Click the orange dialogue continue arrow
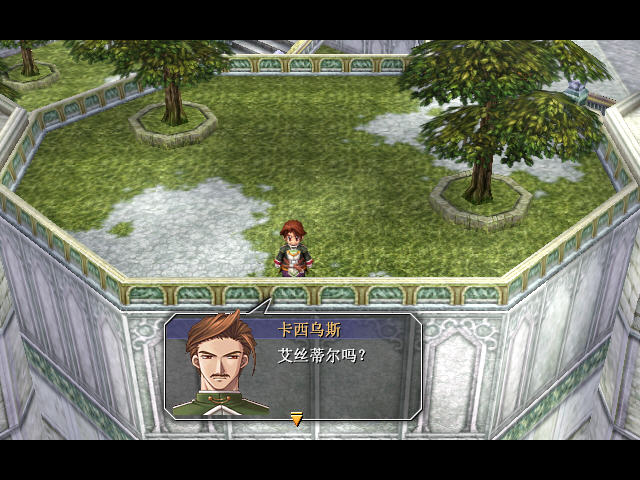The height and width of the screenshot is (480, 640). pos(296,419)
